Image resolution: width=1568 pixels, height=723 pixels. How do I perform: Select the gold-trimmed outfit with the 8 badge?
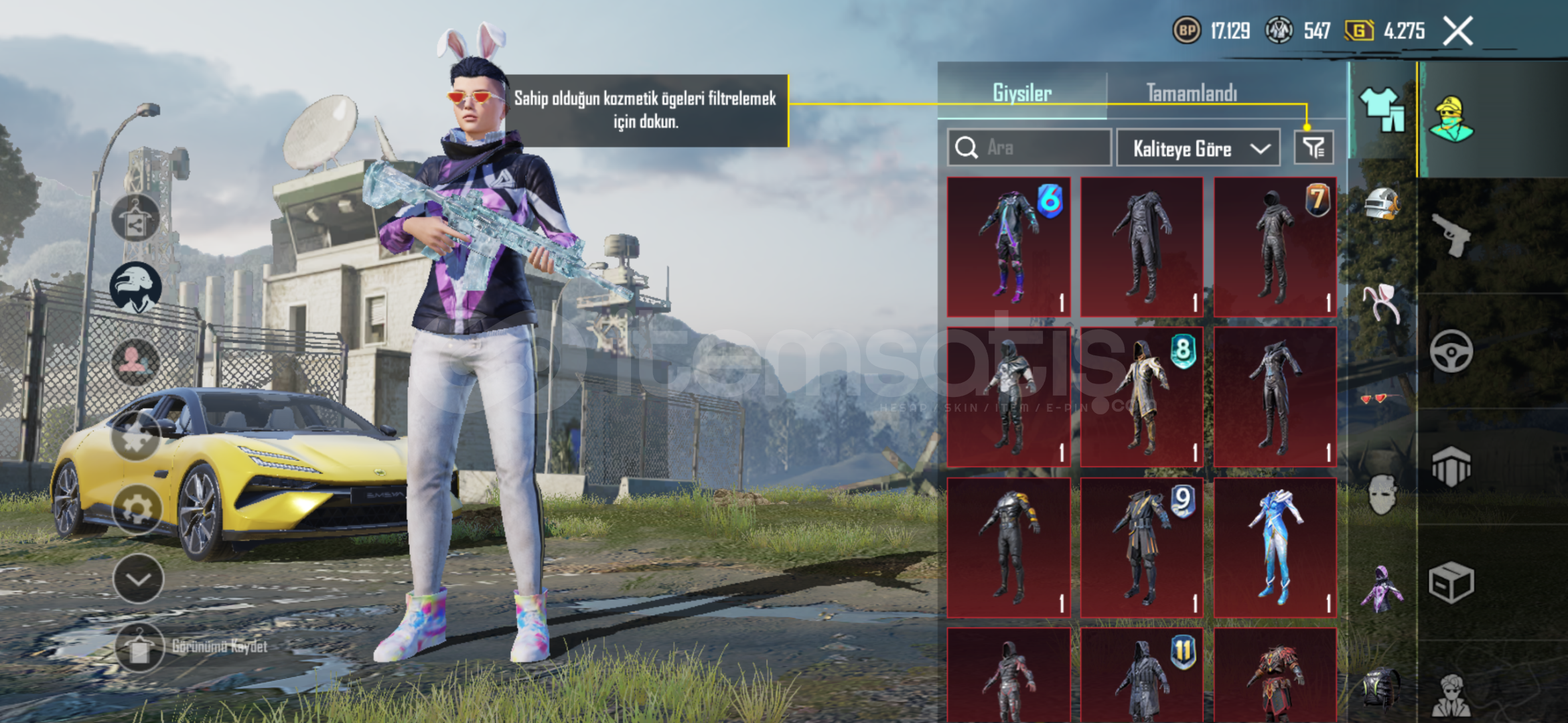pyautogui.click(x=1142, y=396)
